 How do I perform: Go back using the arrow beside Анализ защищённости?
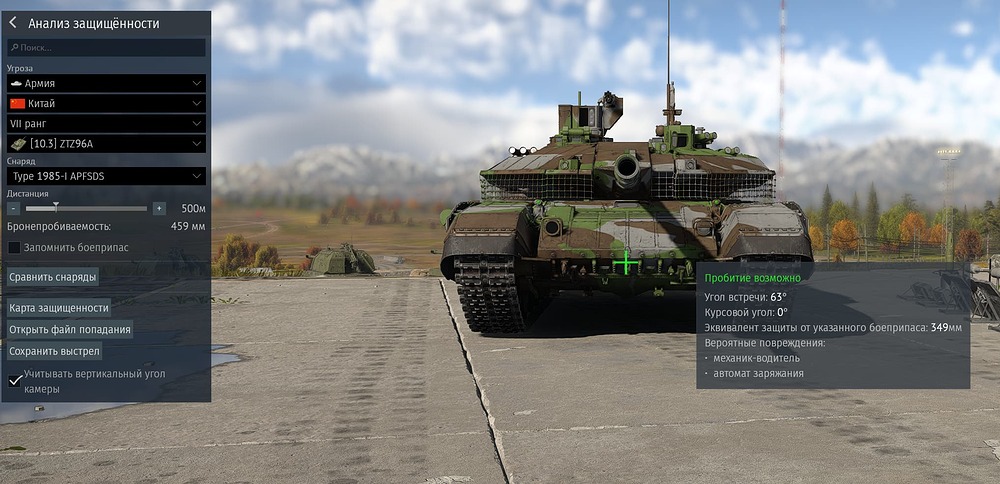click(x=13, y=23)
